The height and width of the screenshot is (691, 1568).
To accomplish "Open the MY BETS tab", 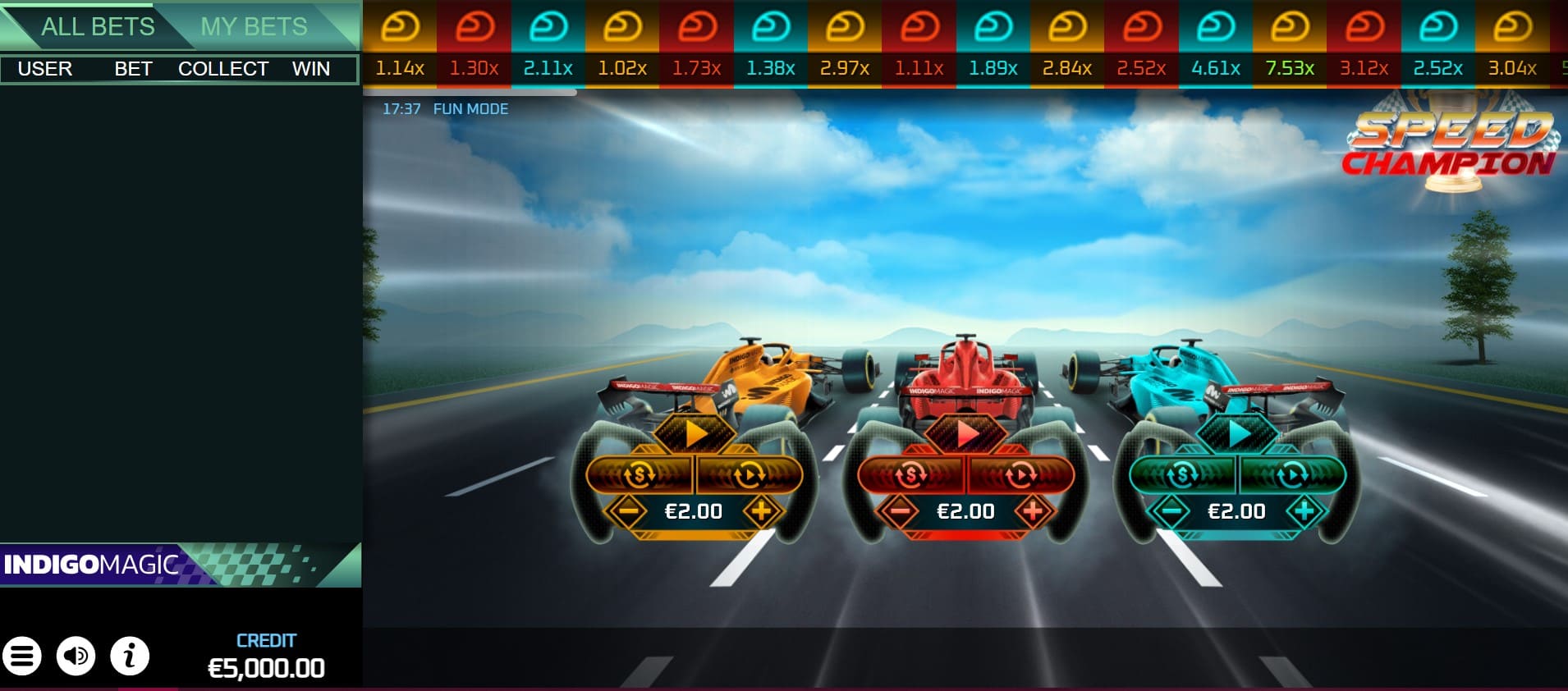I will tap(254, 26).
